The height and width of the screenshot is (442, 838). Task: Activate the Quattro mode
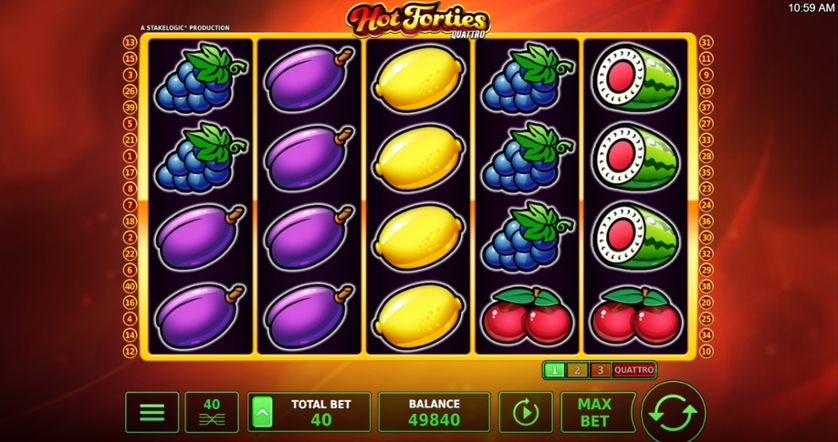click(x=633, y=370)
